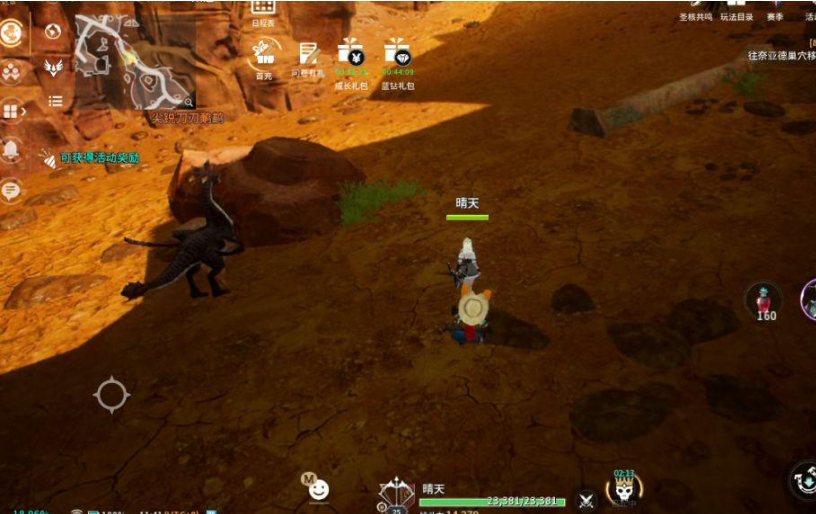The height and width of the screenshot is (514, 816).
Task: Click the globe world icon
Action: [x=54, y=31]
